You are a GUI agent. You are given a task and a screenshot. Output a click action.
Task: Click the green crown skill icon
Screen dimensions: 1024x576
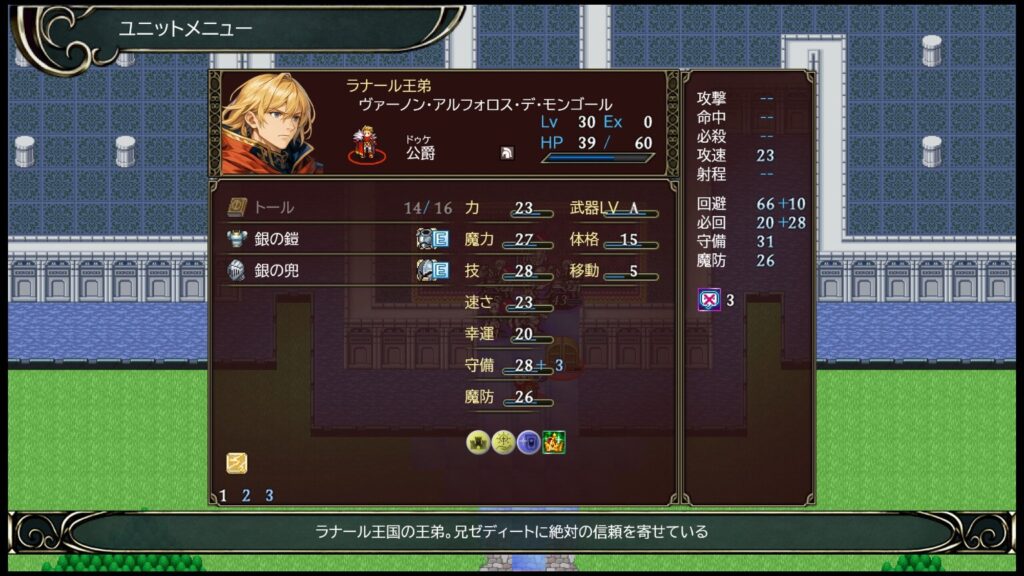(554, 442)
